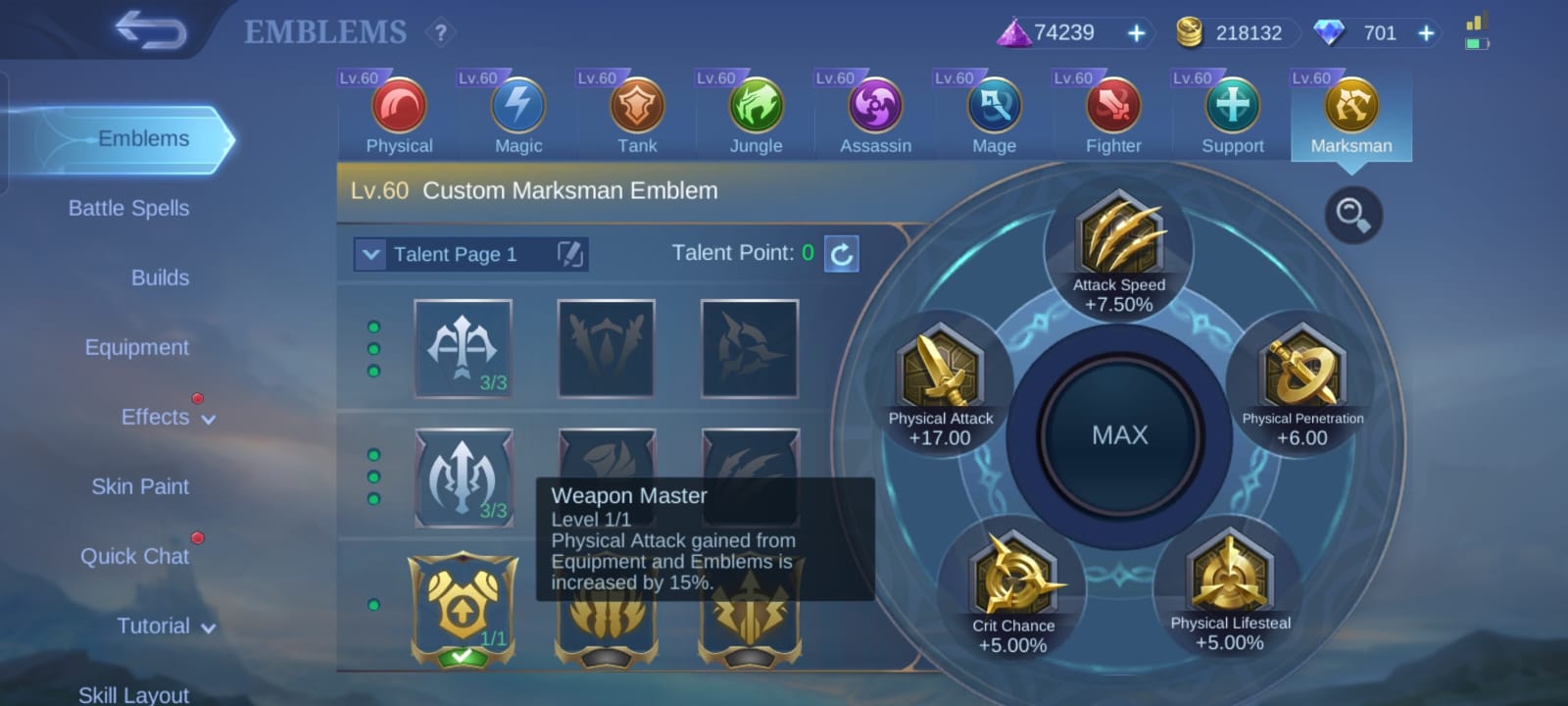Select the Assassin emblem icon

tap(874, 110)
